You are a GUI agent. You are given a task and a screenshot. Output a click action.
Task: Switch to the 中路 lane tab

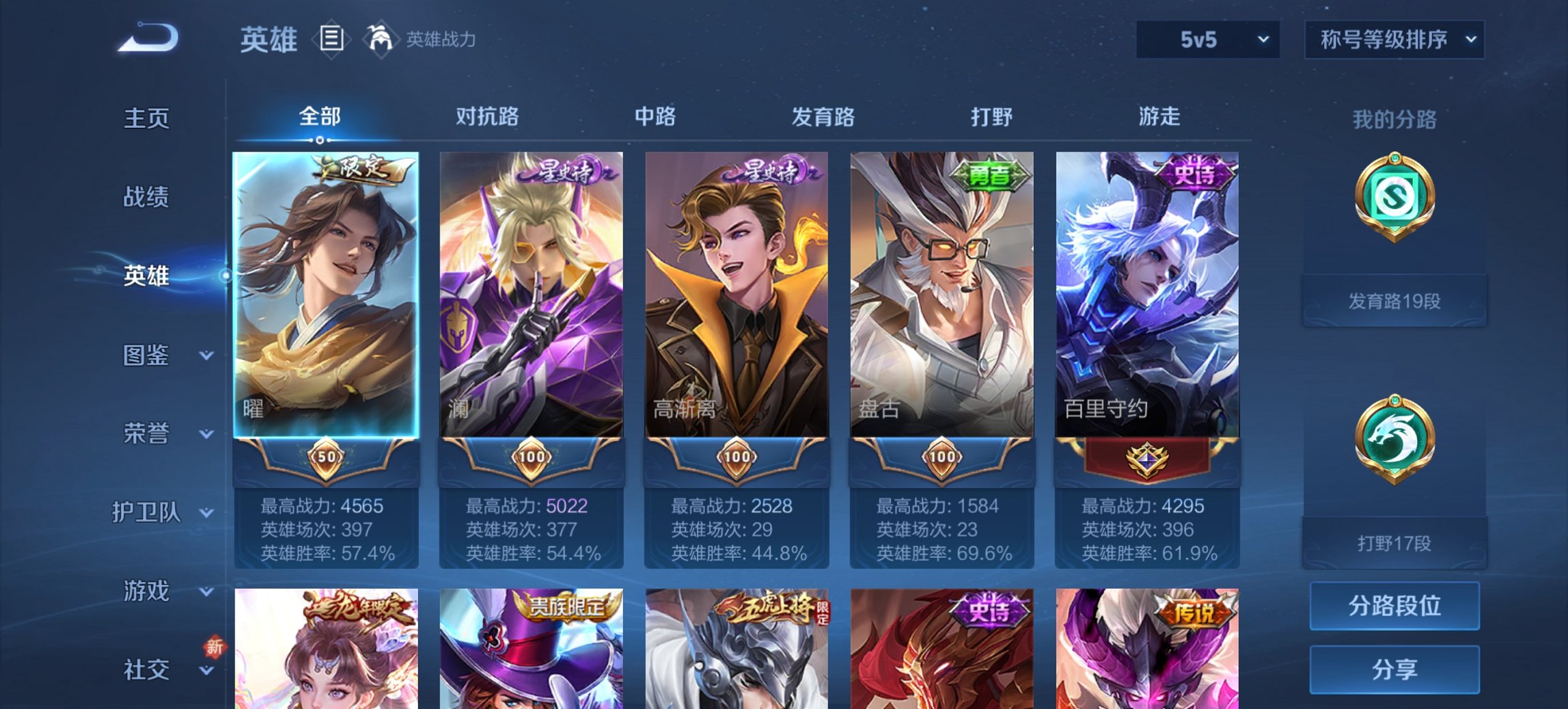(656, 118)
